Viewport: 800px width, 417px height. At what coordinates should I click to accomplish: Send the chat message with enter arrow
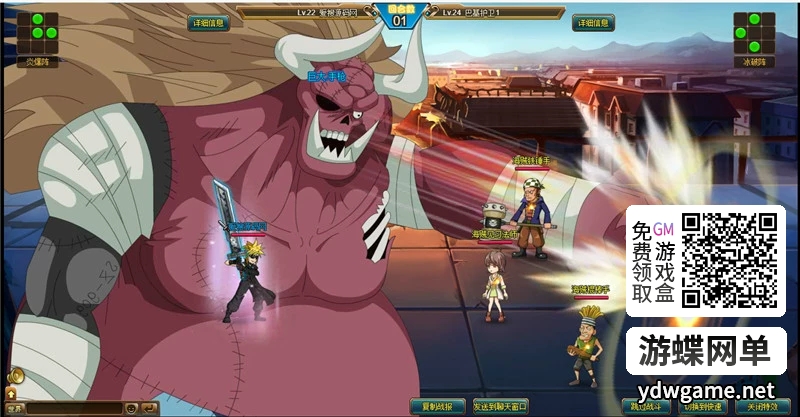coord(149,408)
